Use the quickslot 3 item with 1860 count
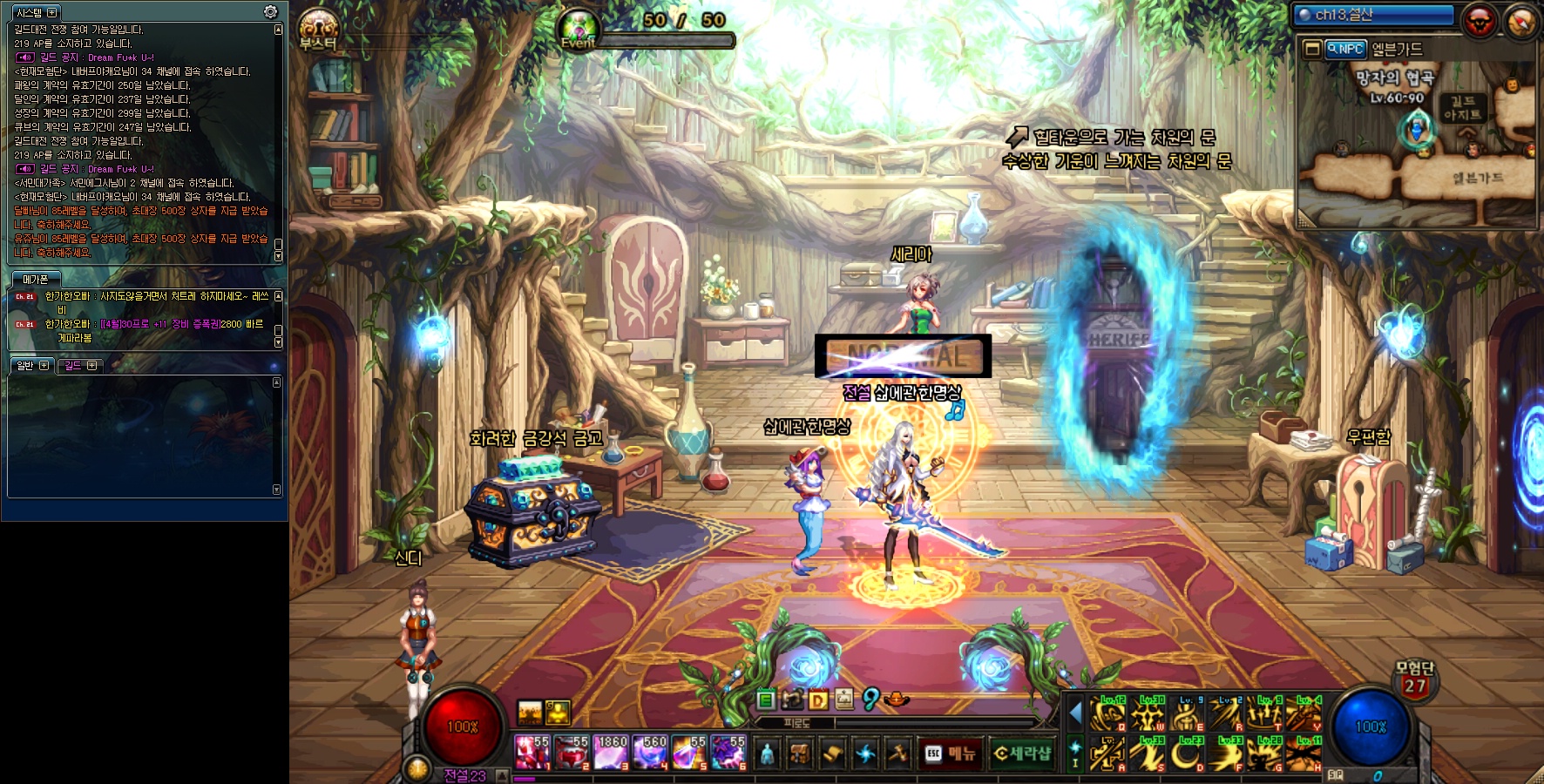This screenshot has height=784, width=1544. pyautogui.click(x=611, y=754)
